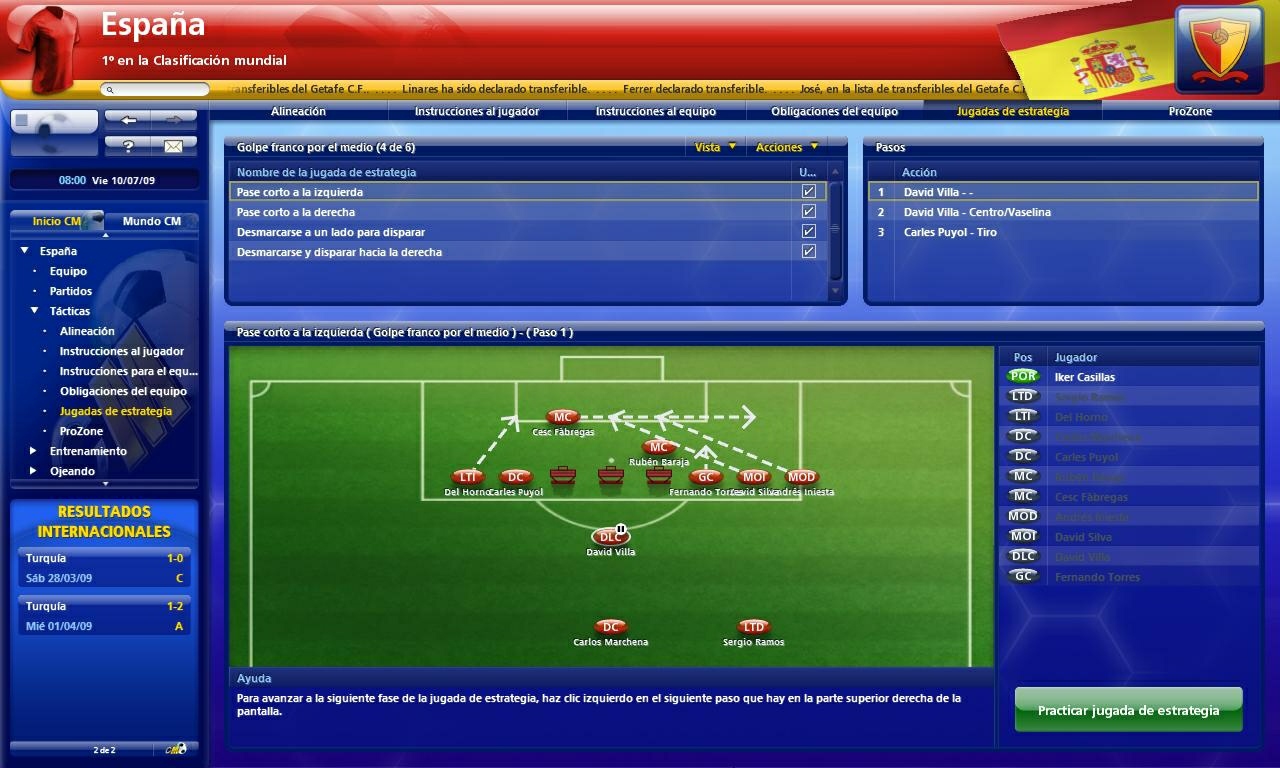The height and width of the screenshot is (768, 1280).
Task: Select David Villa's DLC marker on the field
Action: (610, 536)
